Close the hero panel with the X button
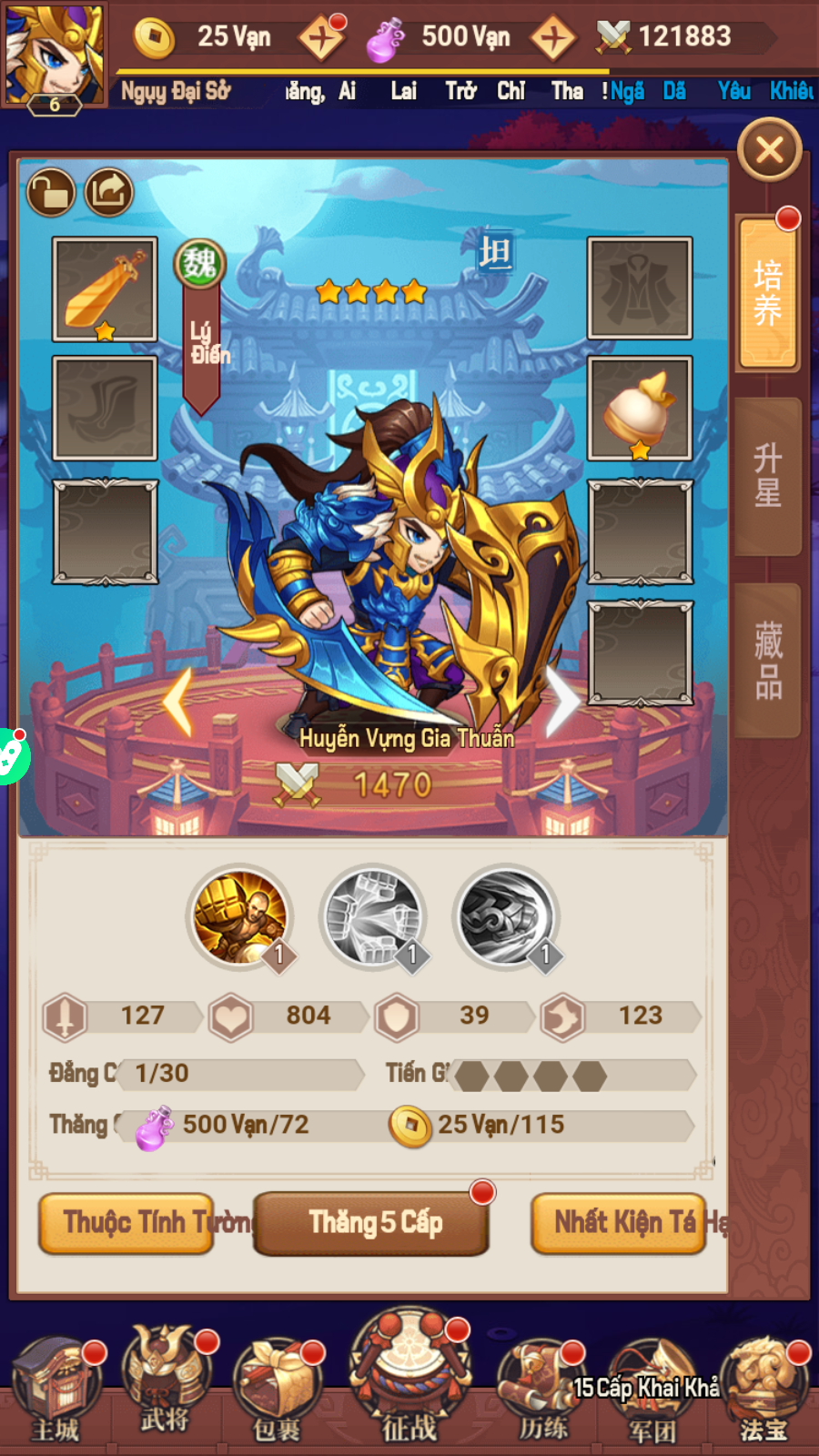The image size is (819, 1456). click(x=769, y=150)
